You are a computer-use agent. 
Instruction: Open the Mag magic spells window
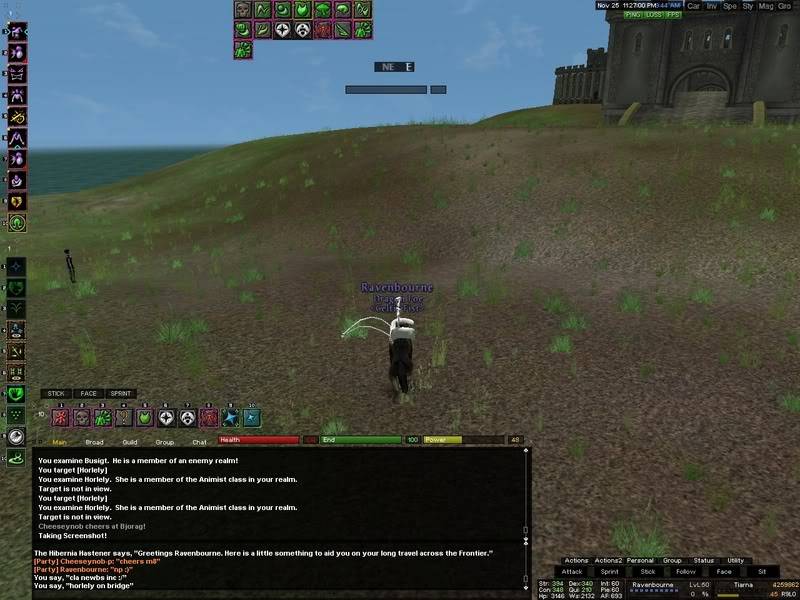(x=767, y=5)
